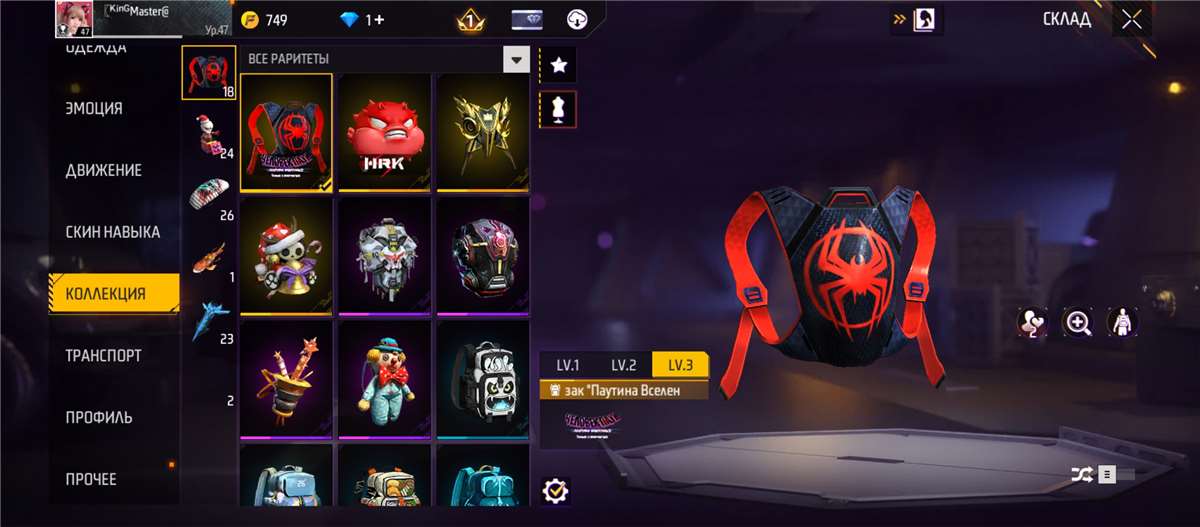
Task: Toggle the star favorites filter
Action: point(558,65)
